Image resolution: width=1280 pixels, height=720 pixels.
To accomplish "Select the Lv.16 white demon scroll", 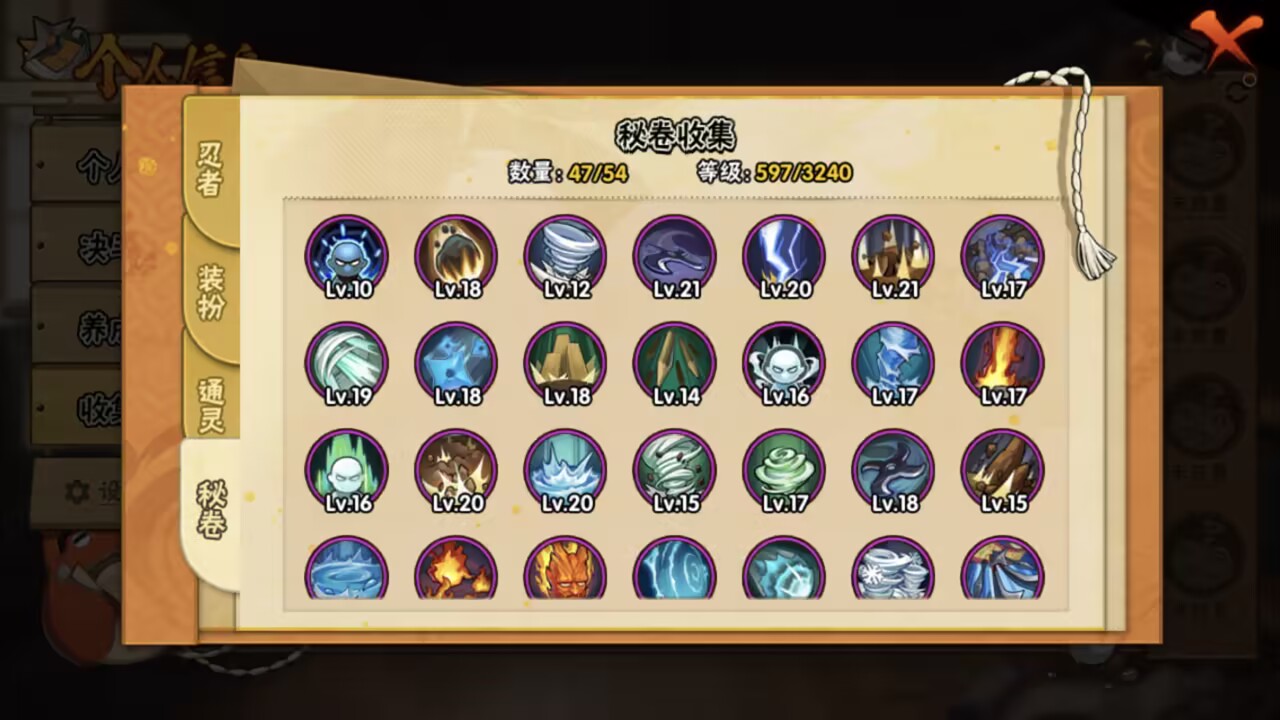I will coord(784,363).
